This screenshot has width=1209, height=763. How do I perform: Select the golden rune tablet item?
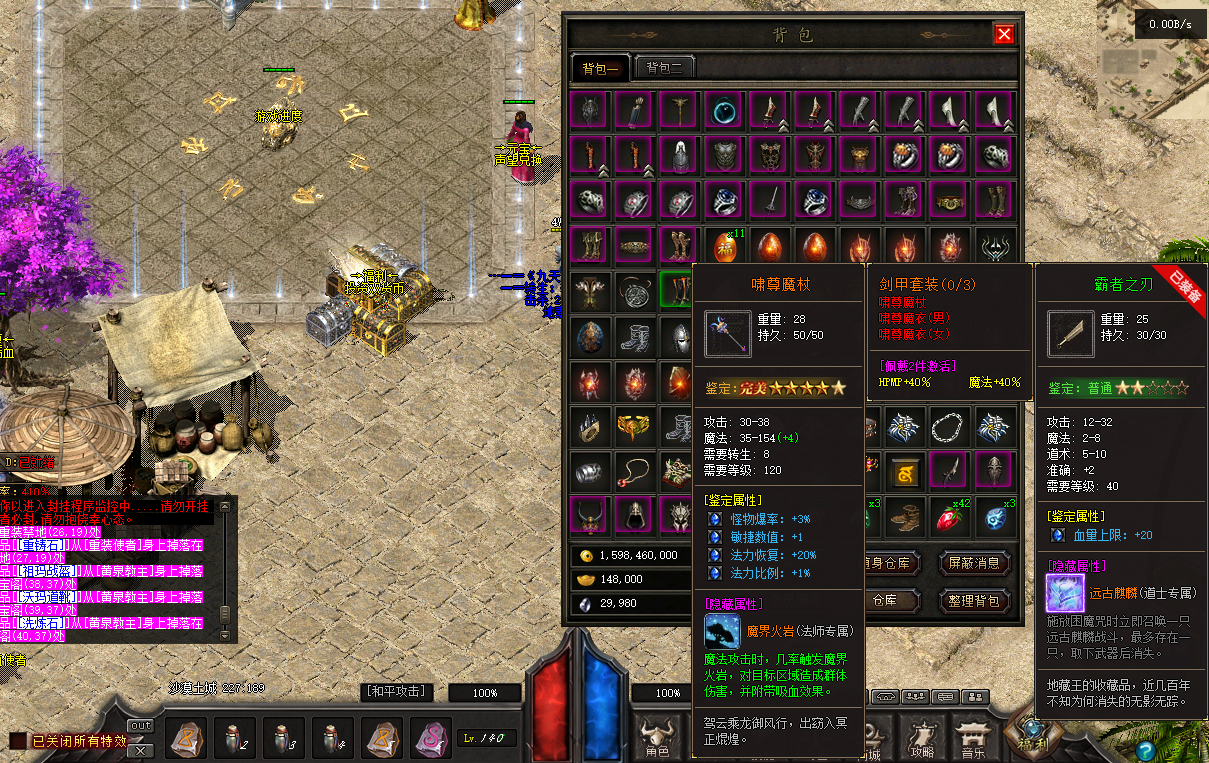point(904,471)
